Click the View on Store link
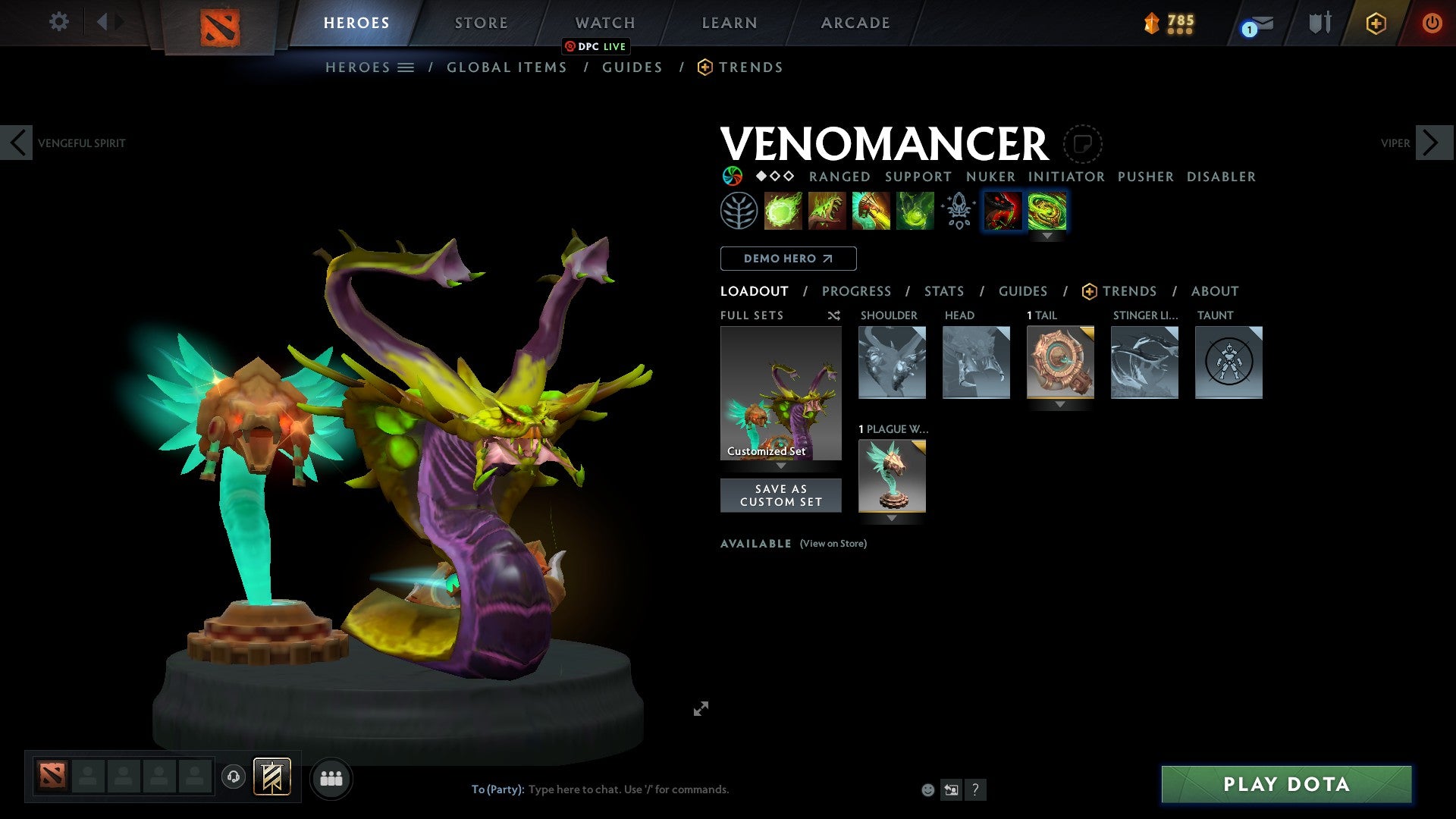Screen dimensions: 1456x819 point(833,544)
